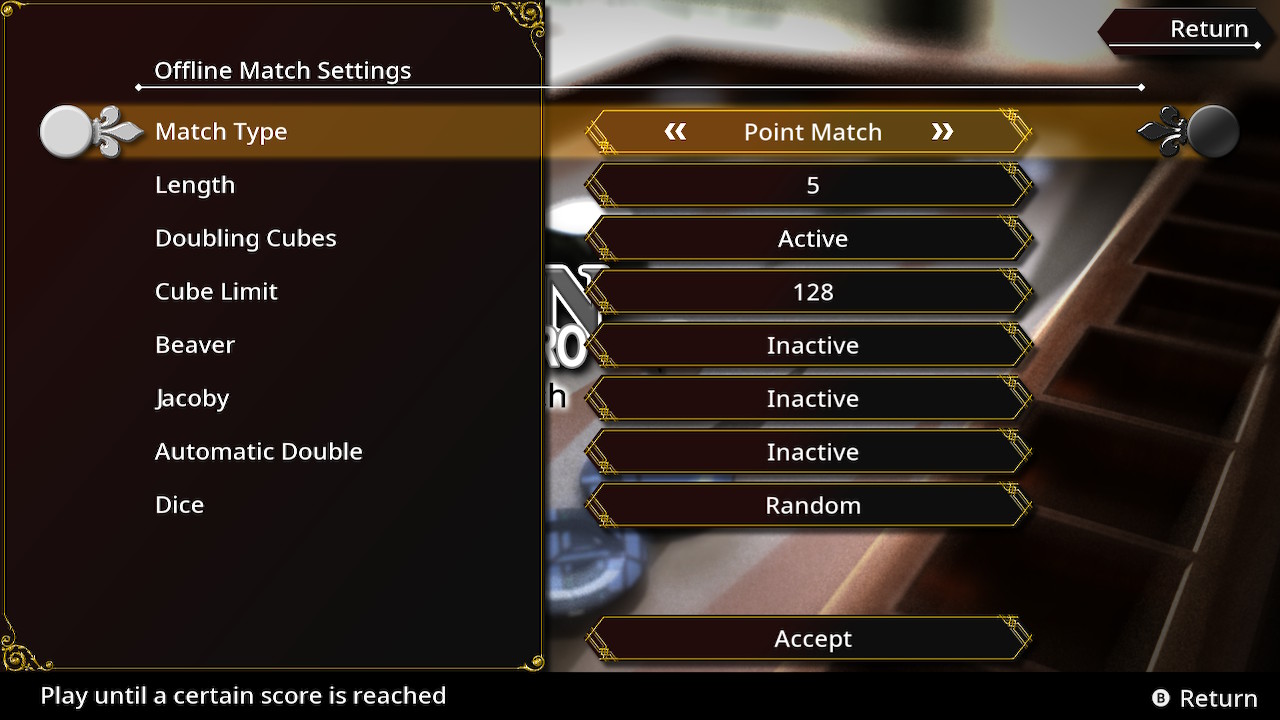Click the dark orb icon on the right side

[1212, 129]
